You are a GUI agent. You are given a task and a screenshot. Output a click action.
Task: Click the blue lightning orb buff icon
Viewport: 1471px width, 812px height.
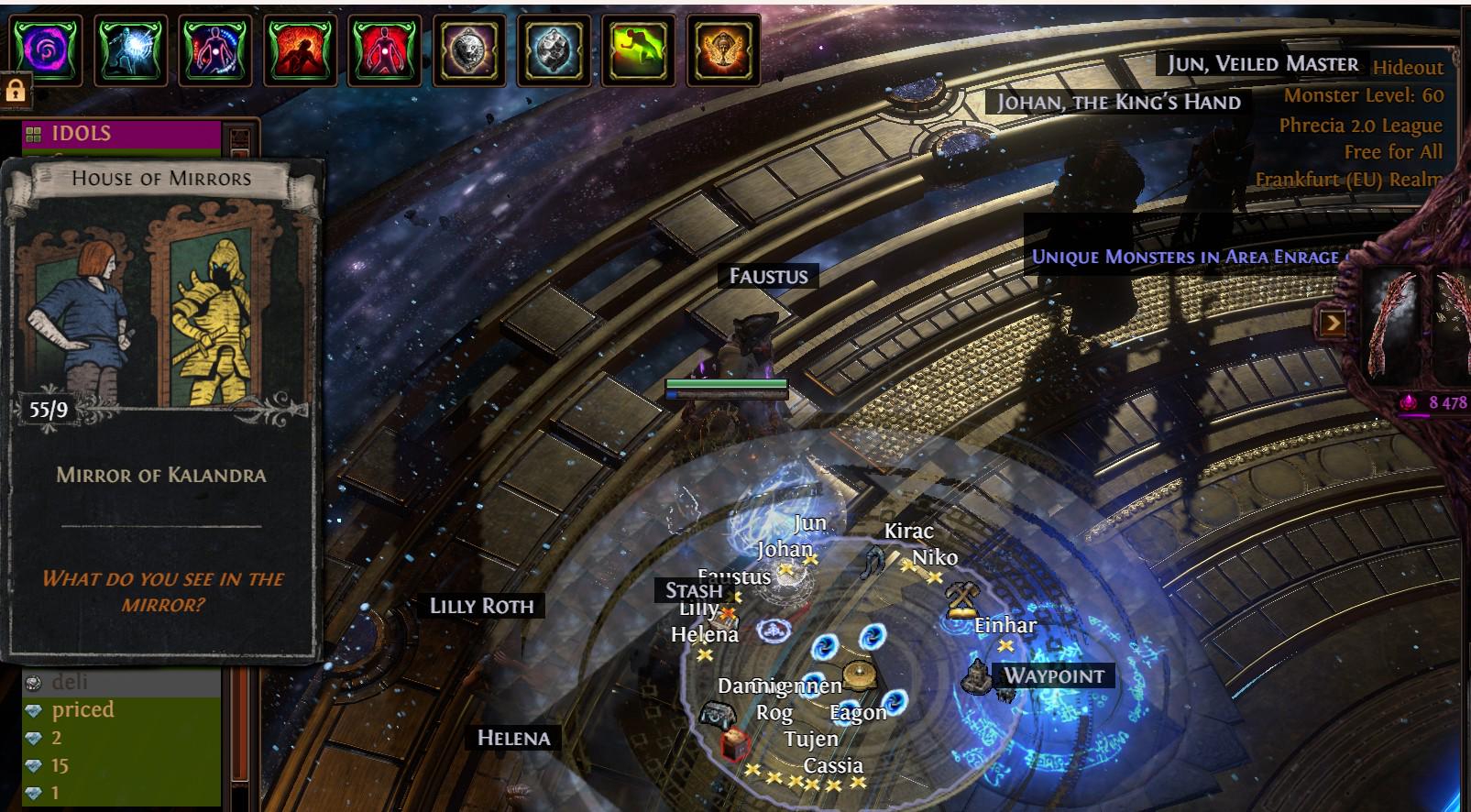pyautogui.click(x=130, y=50)
